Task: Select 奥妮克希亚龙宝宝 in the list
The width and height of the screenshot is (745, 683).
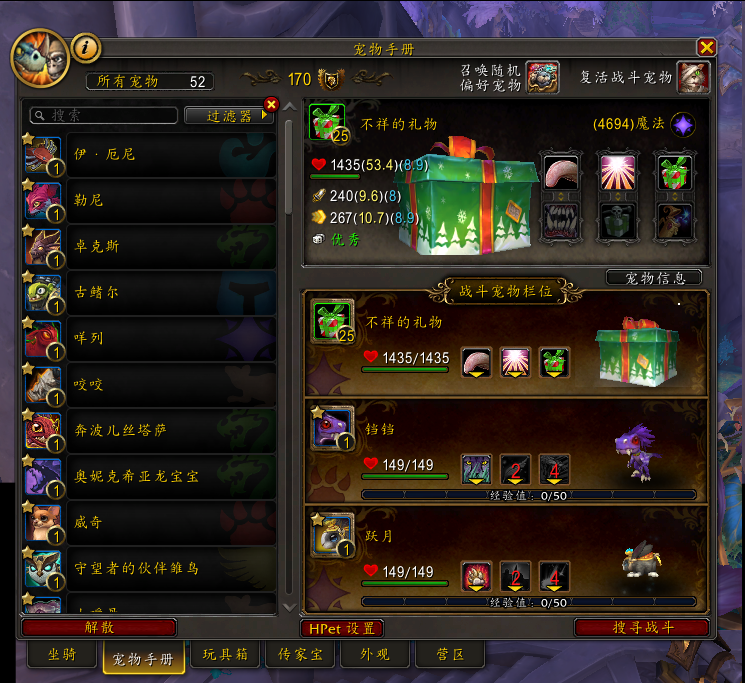Action: click(150, 476)
